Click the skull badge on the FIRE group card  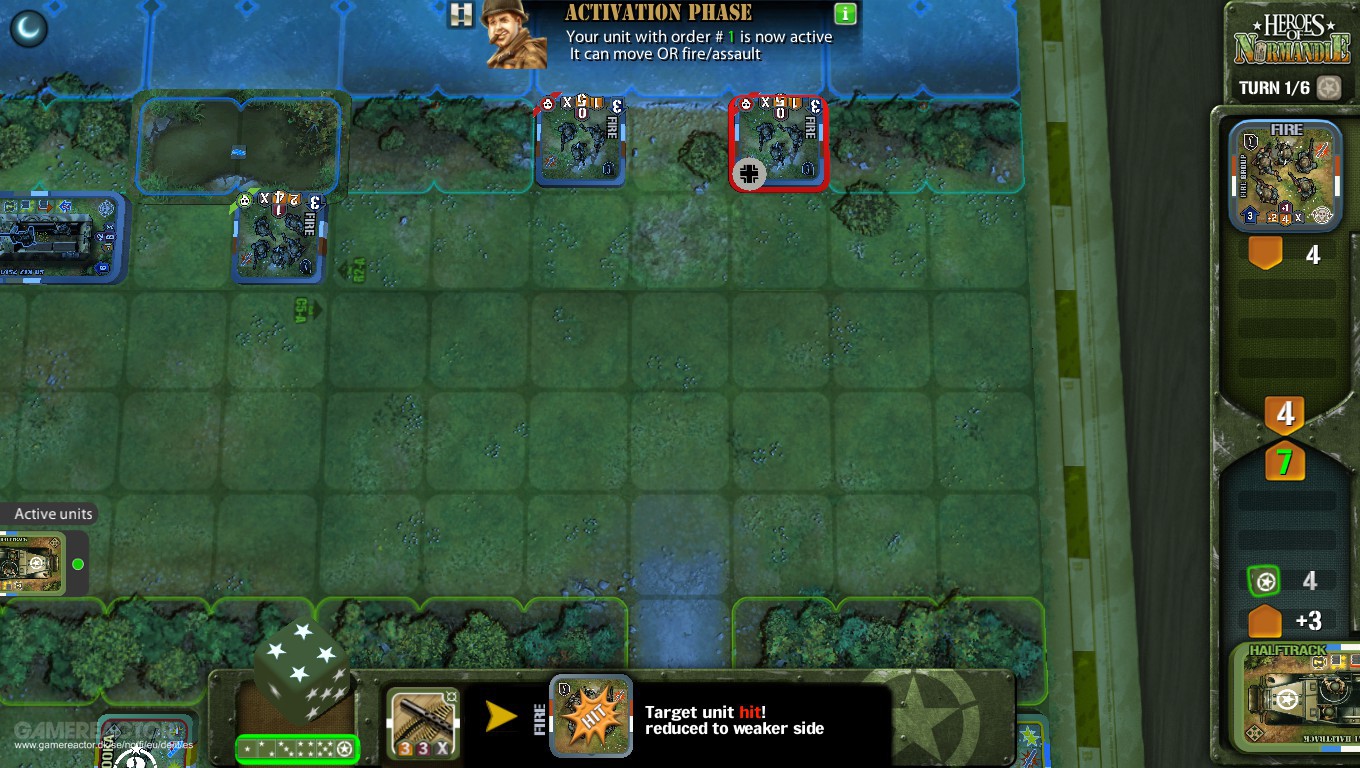point(1322,216)
